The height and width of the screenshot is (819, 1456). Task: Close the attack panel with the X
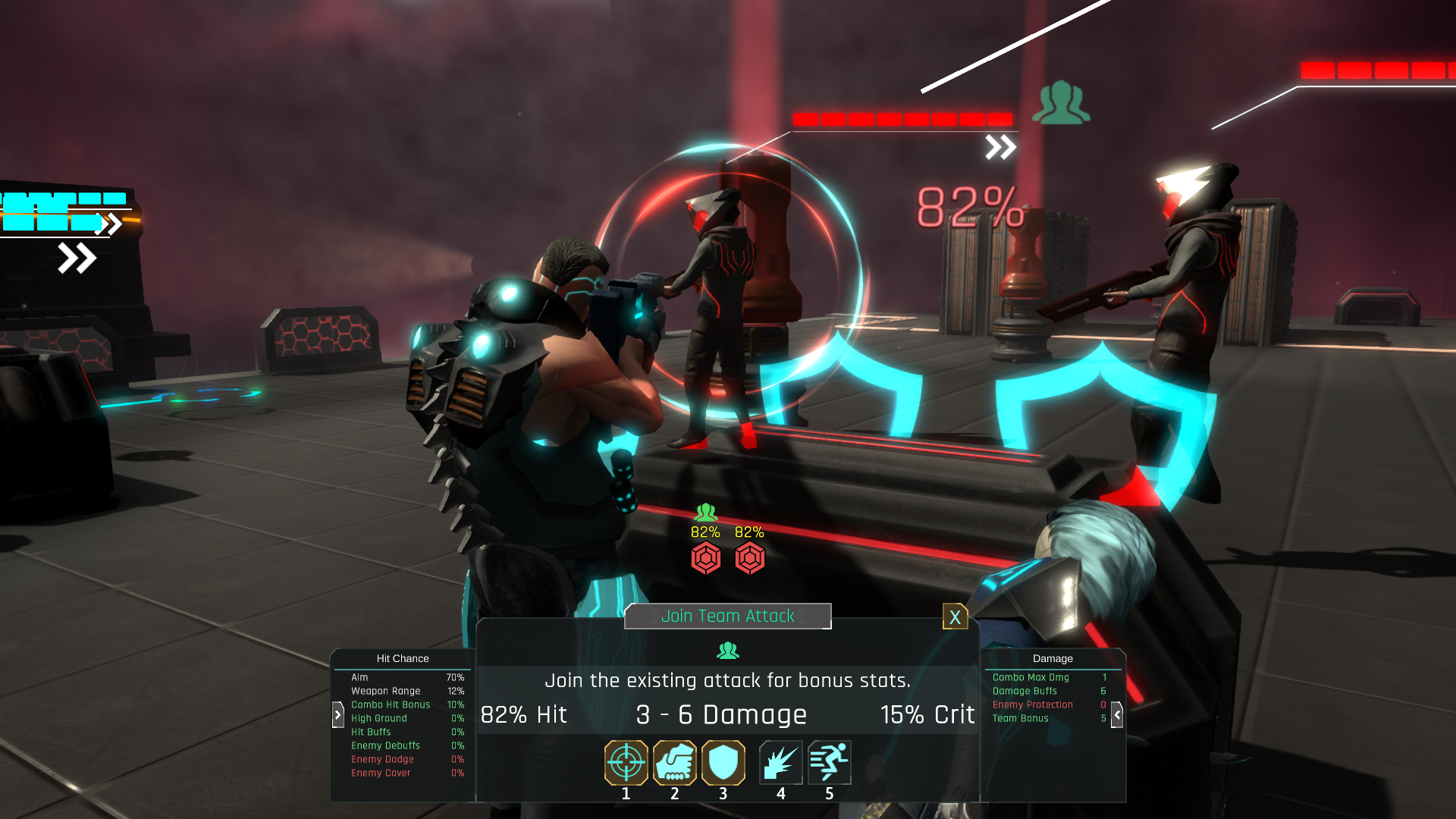click(955, 617)
